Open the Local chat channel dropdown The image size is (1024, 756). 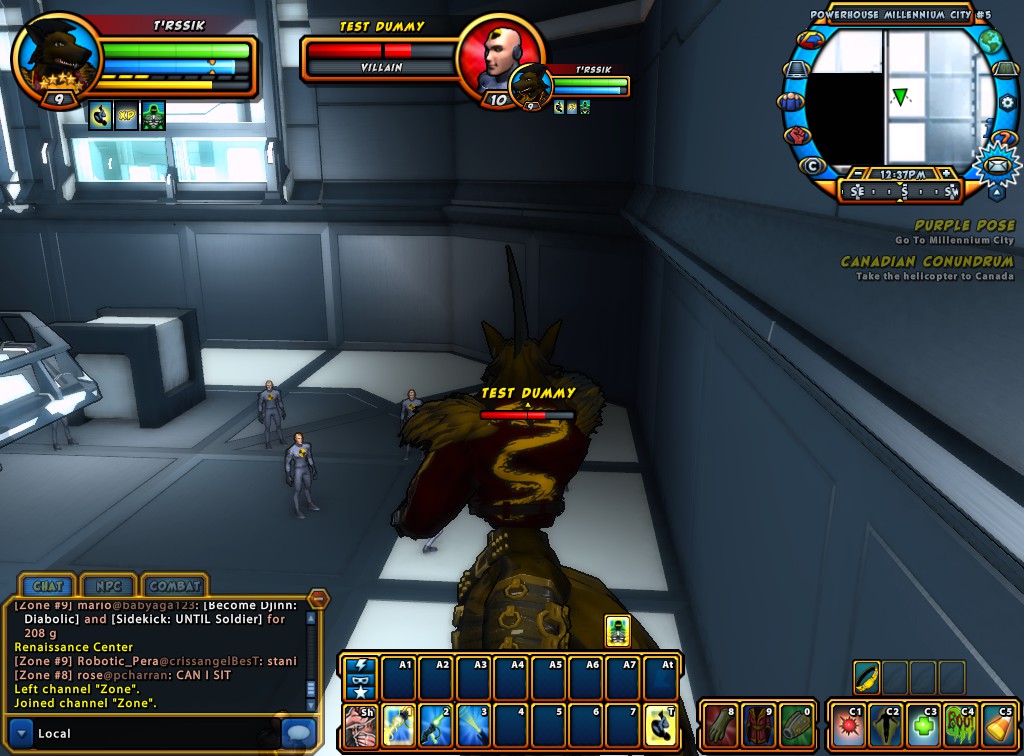[23, 733]
